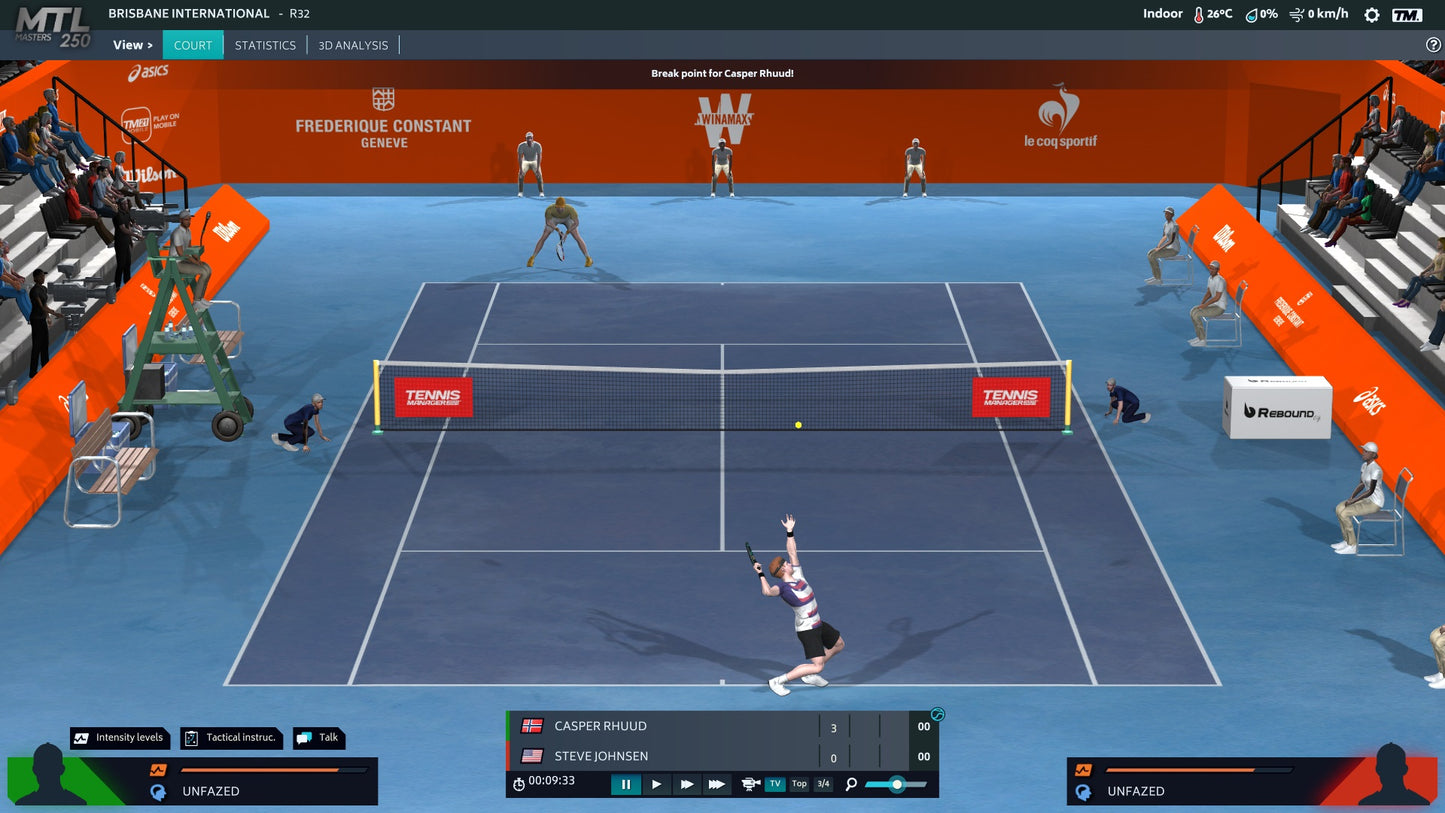This screenshot has width=1445, height=813.
Task: Click the Intensity levels clipboard icon
Action: coord(79,738)
